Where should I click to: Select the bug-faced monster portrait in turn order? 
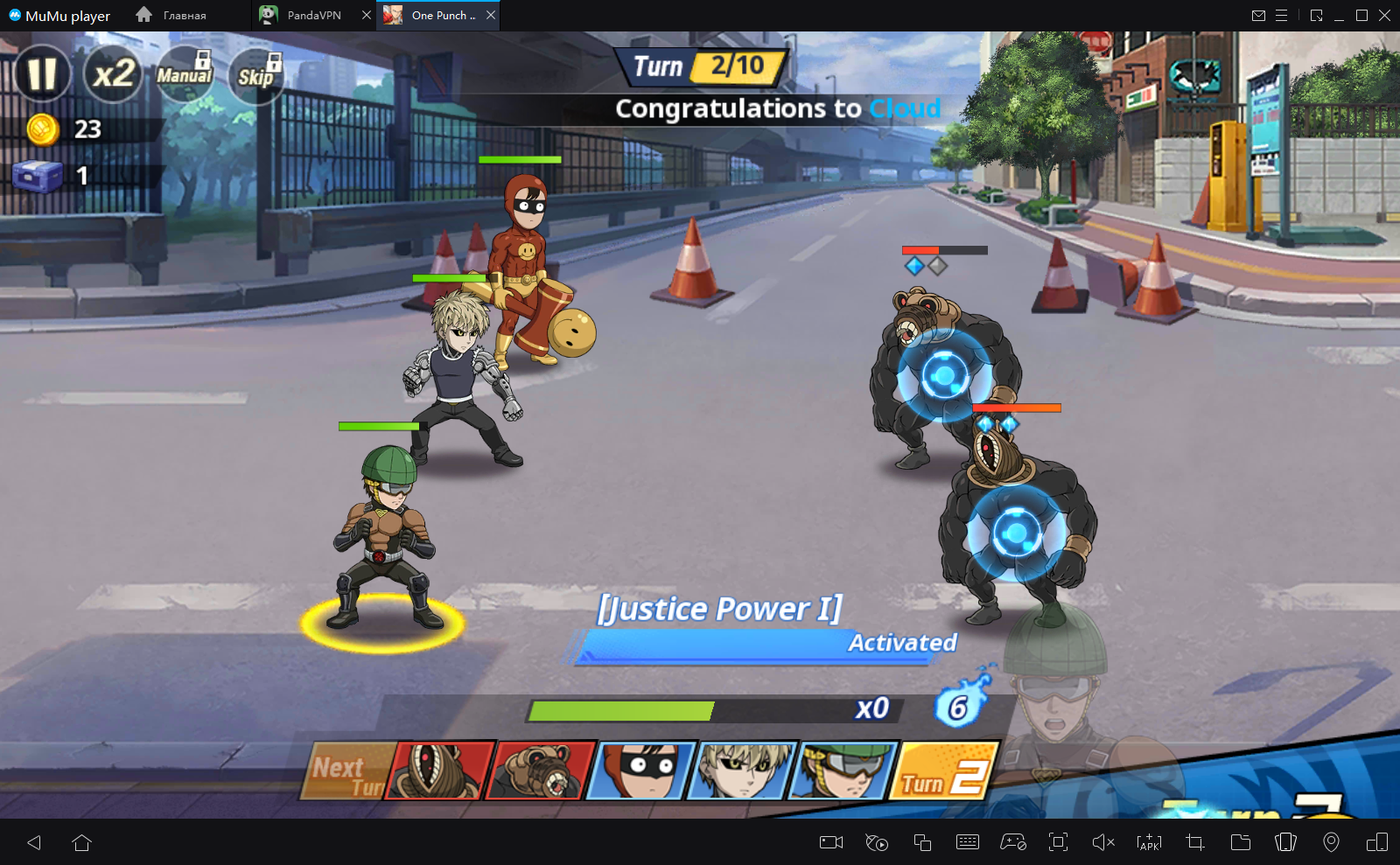[440, 770]
